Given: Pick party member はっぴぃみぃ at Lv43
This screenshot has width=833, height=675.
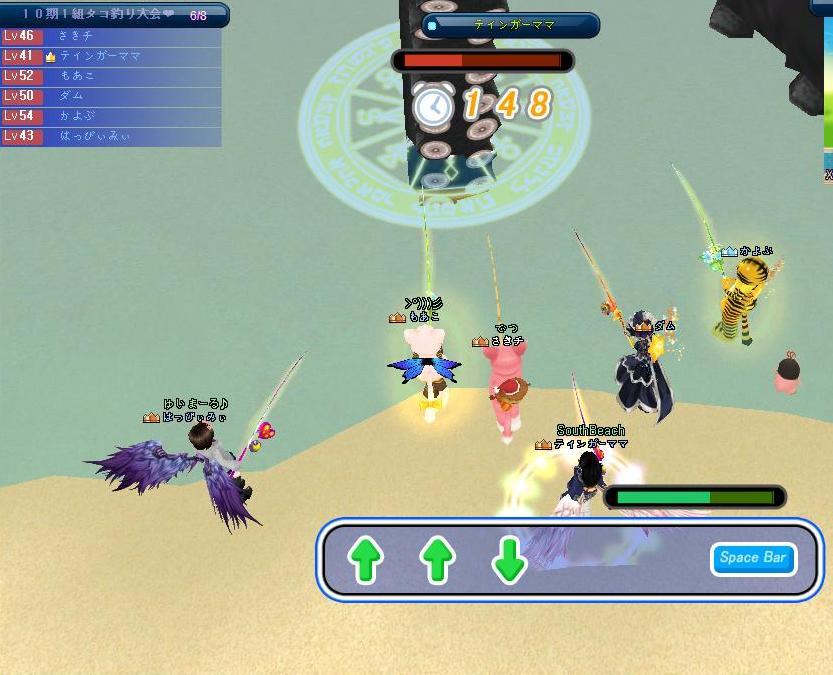Looking at the screenshot, I should [110, 136].
